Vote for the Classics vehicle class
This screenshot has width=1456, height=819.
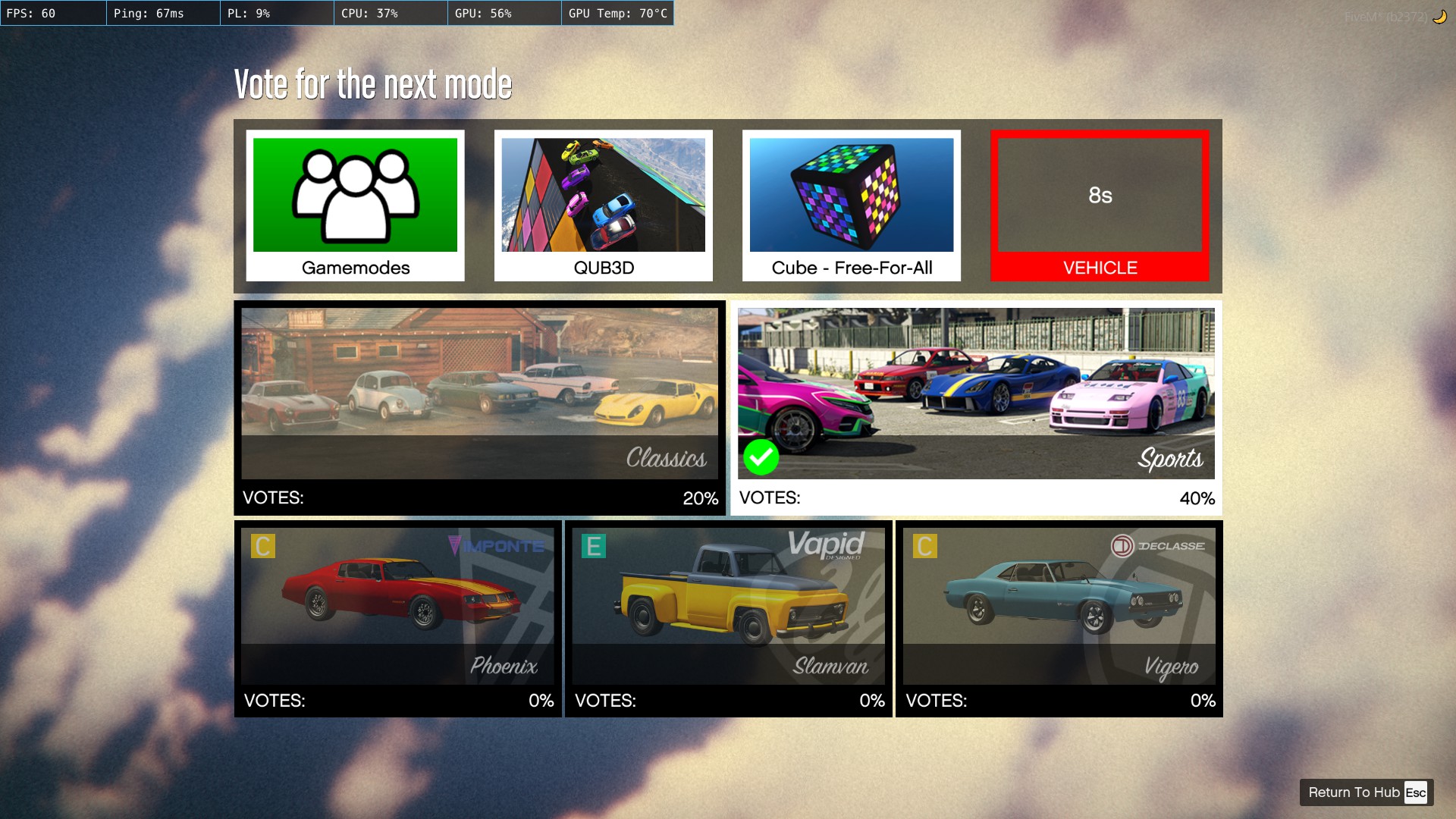point(479,408)
